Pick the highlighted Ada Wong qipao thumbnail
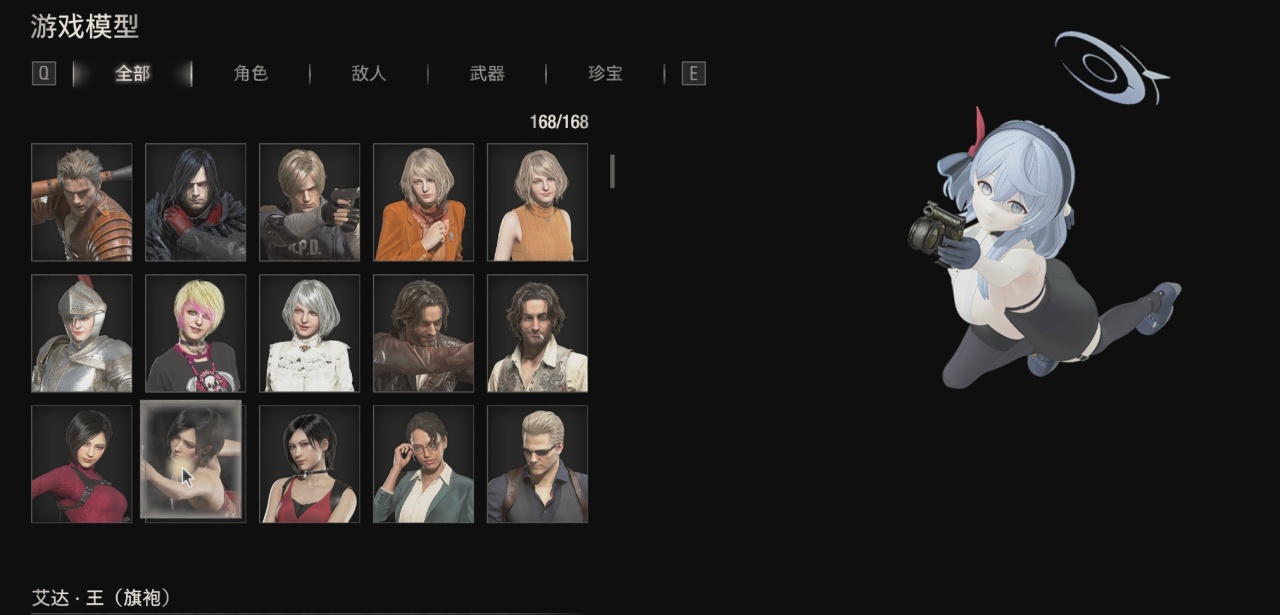Screen dimensions: 1280x615 192,460
